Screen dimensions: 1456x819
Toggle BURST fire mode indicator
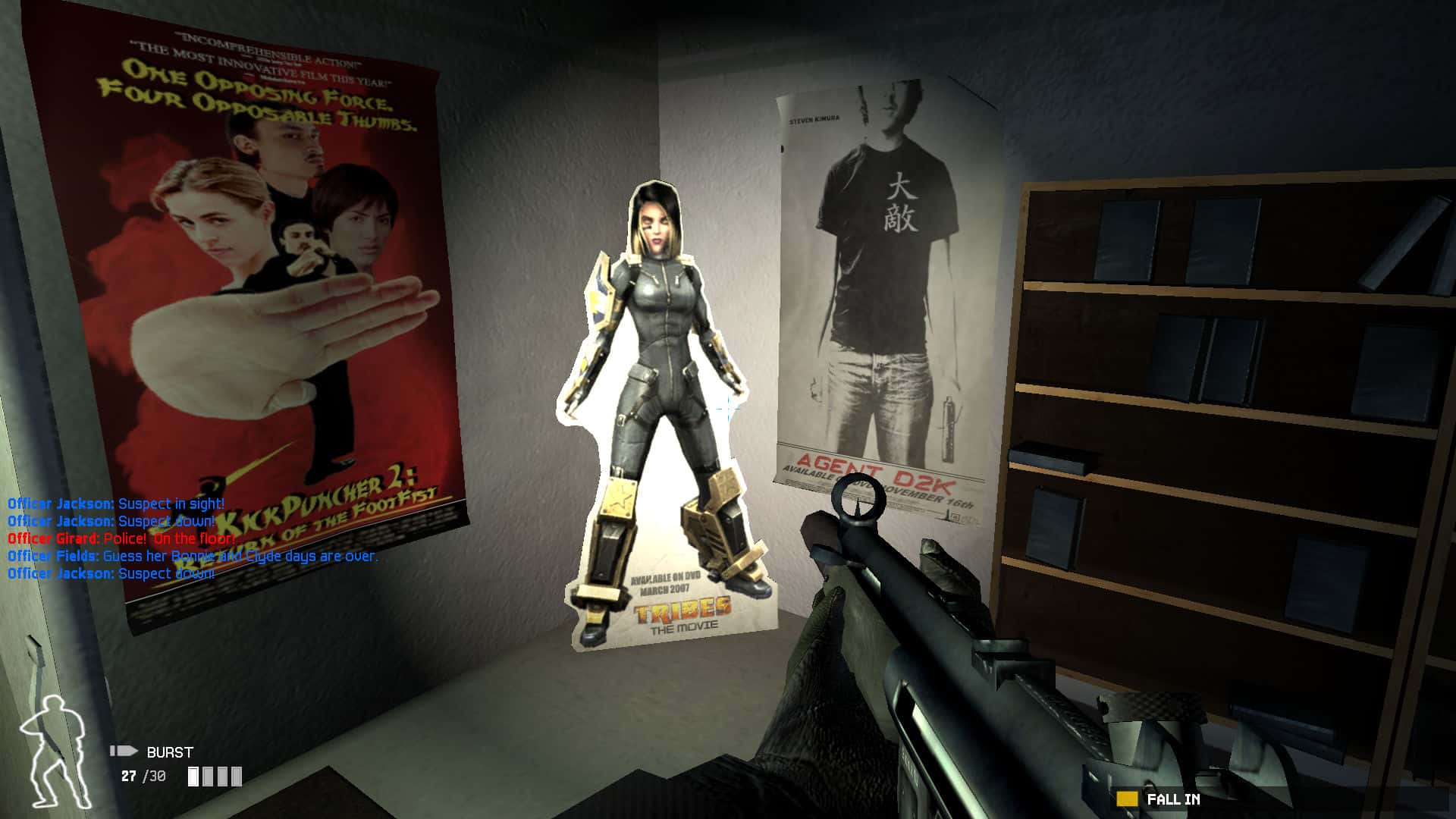click(168, 752)
